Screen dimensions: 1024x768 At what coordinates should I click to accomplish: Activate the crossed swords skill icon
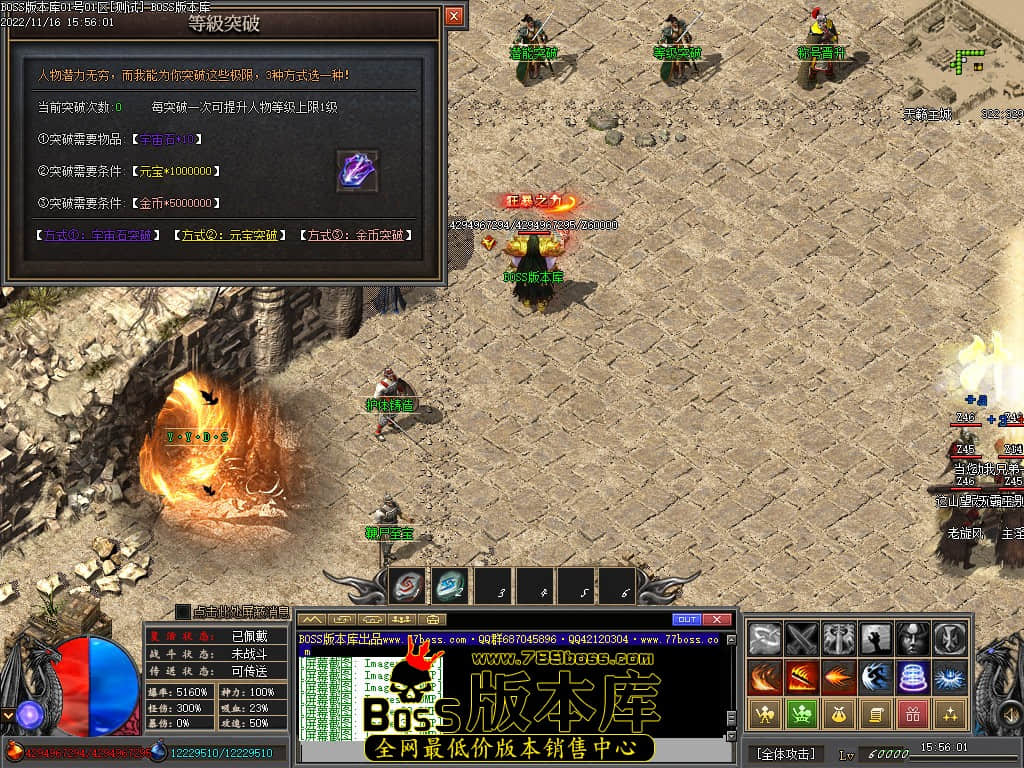pyautogui.click(x=802, y=639)
